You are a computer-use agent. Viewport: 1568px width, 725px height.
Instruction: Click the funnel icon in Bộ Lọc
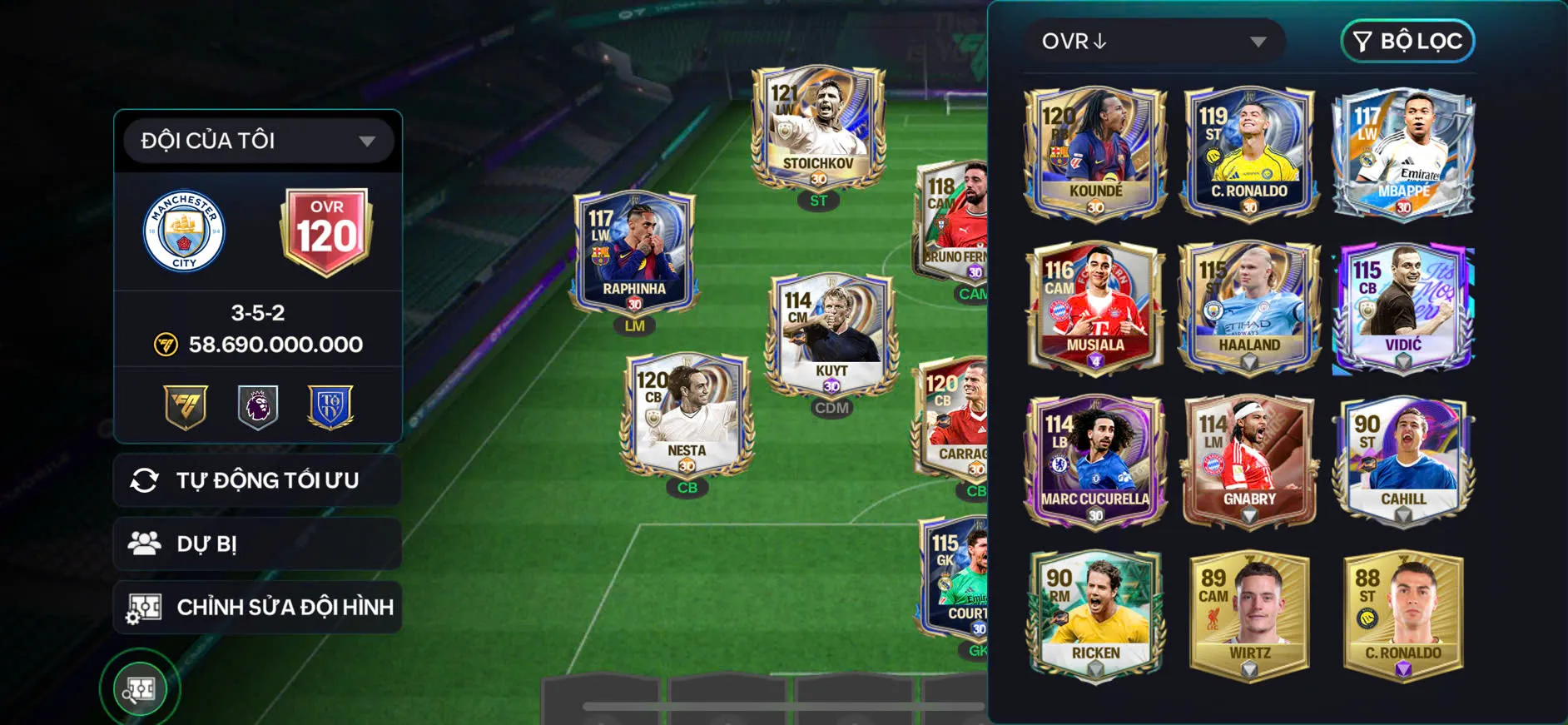1365,41
